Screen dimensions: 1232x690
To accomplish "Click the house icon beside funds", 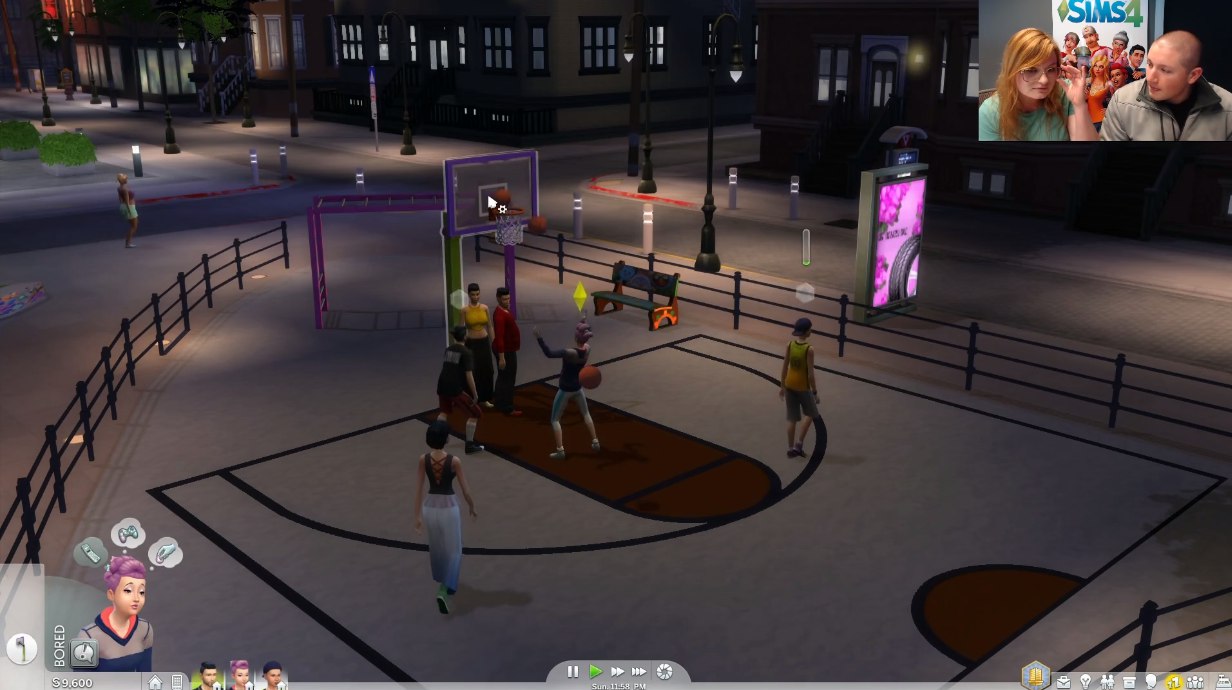I will (155, 682).
